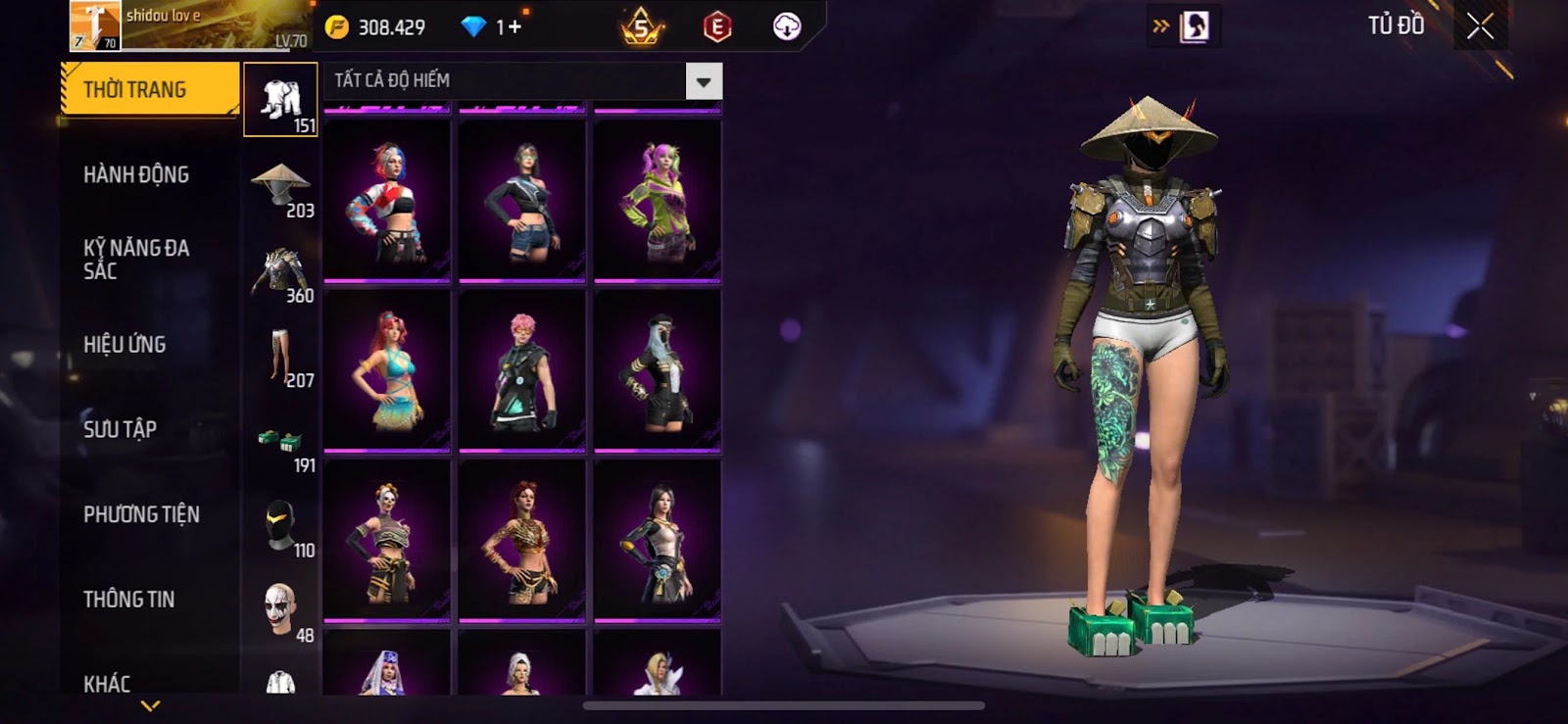Choose the conical hat headwear subcategory
This screenshot has height=724, width=1568.
click(280, 186)
